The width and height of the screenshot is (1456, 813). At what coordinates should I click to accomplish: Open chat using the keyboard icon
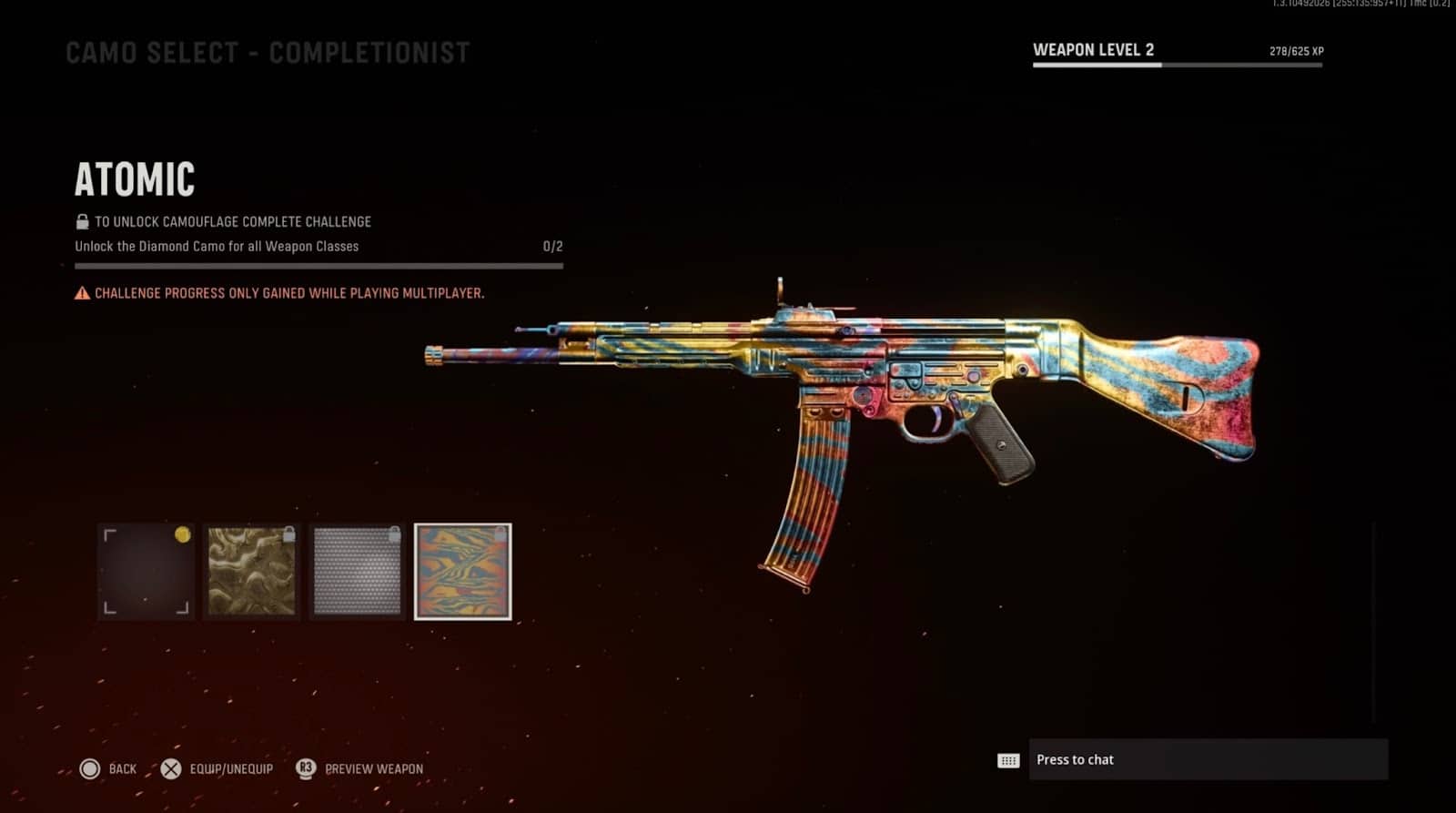[1009, 760]
